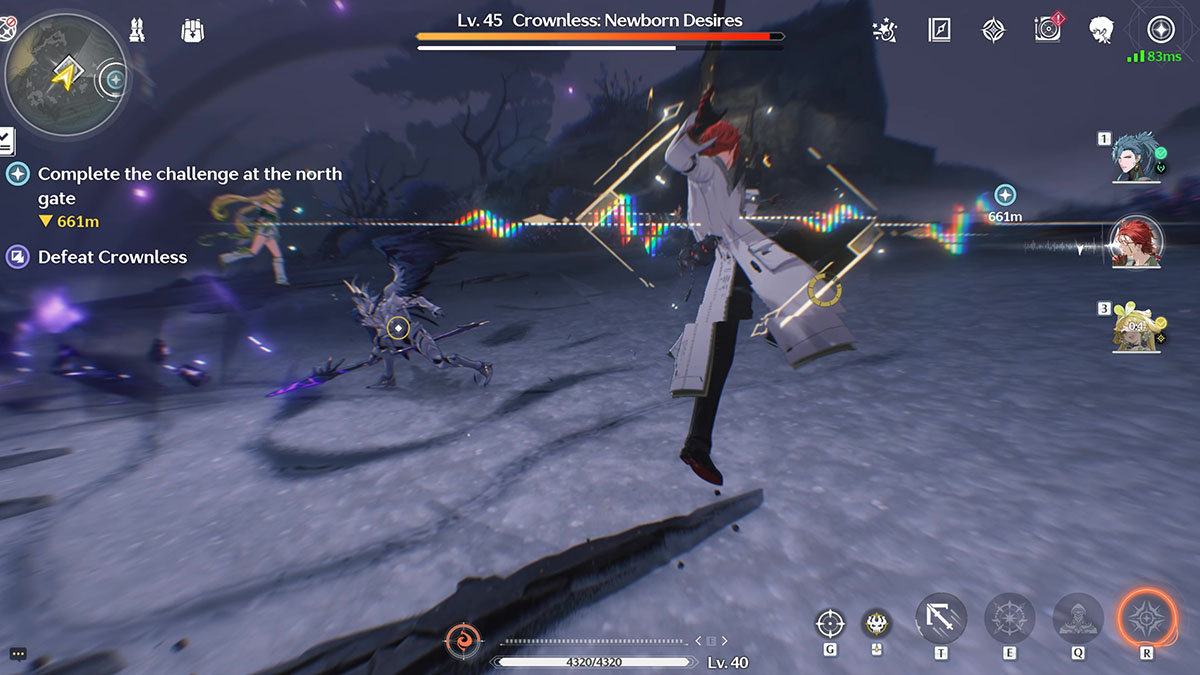Image resolution: width=1200 pixels, height=675 pixels.
Task: Select the red-haired party member portrait
Action: 1137,243
